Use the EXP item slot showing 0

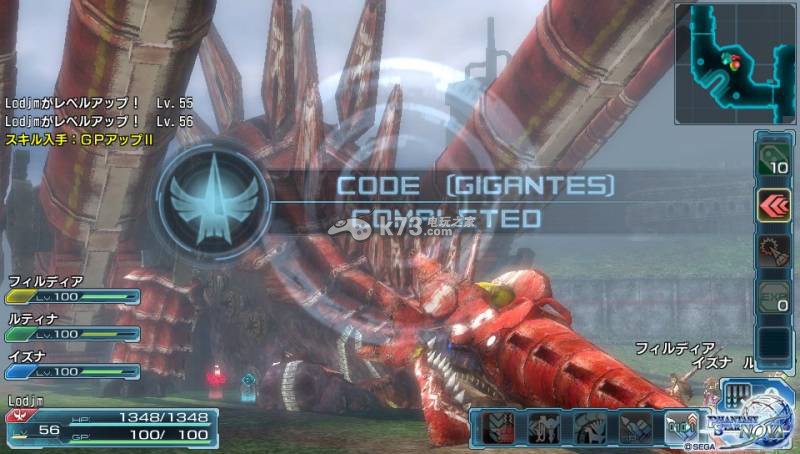[x=773, y=297]
